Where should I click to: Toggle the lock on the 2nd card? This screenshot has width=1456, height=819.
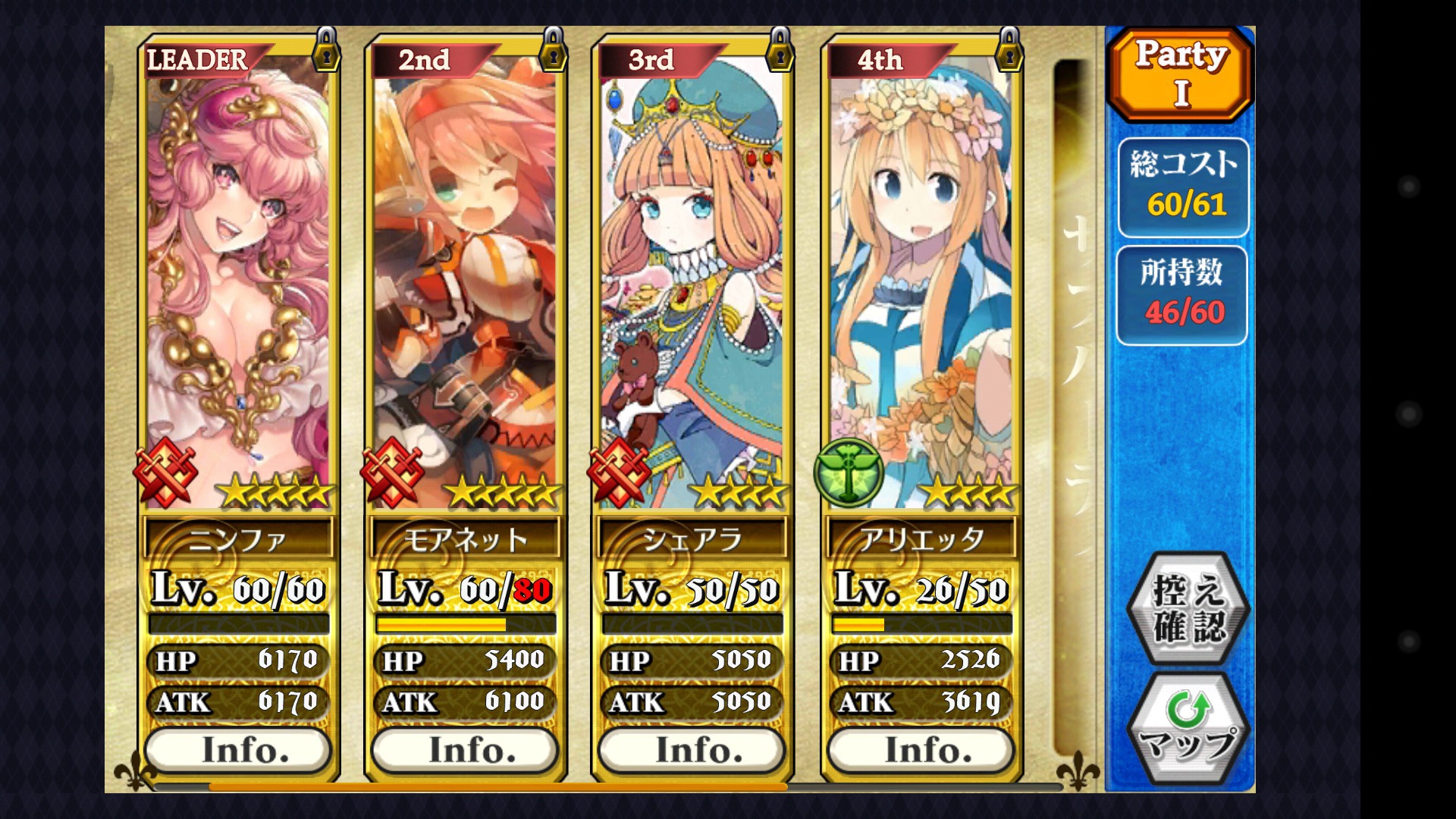click(553, 50)
